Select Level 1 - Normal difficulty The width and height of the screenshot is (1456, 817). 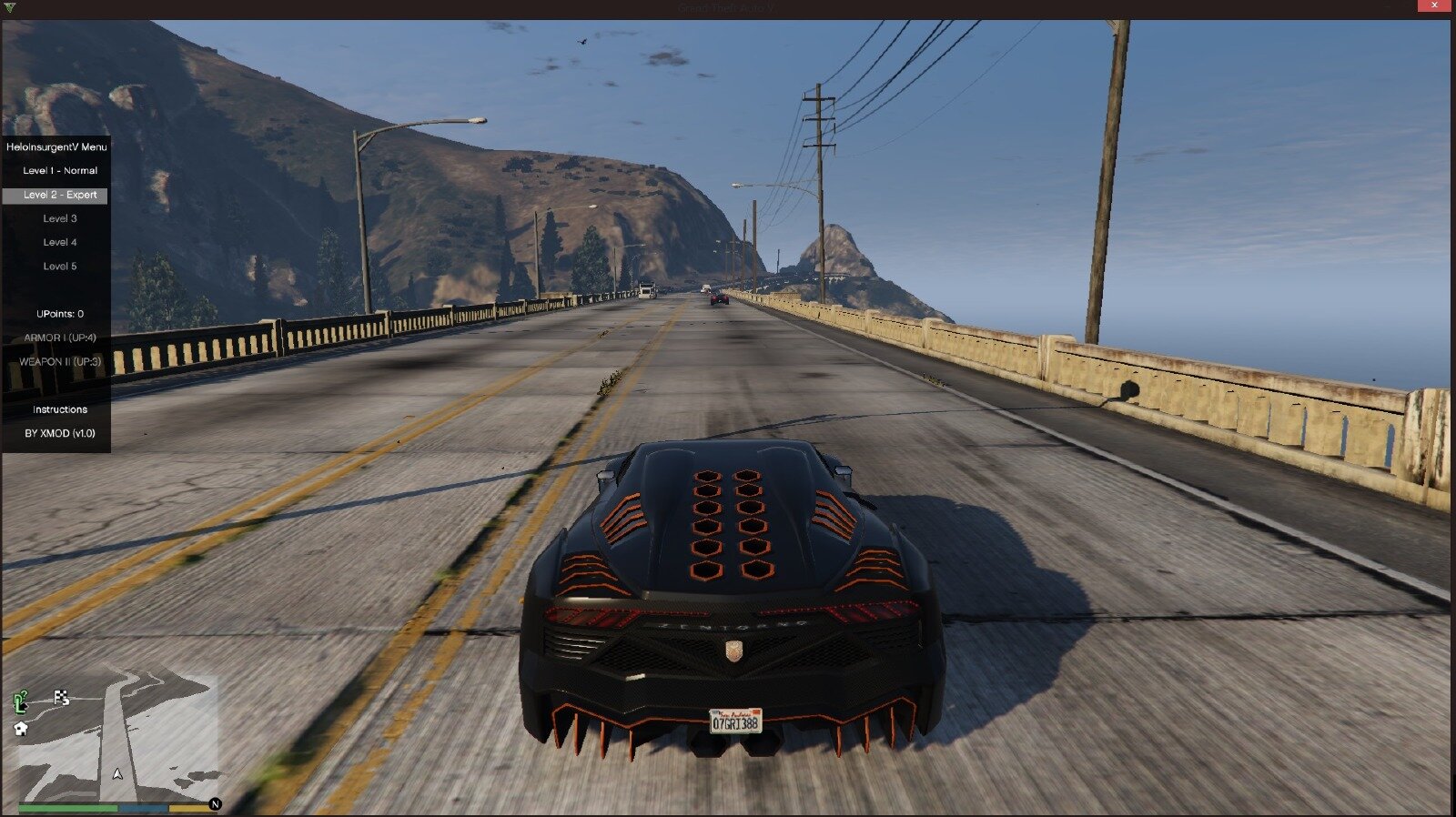click(60, 171)
